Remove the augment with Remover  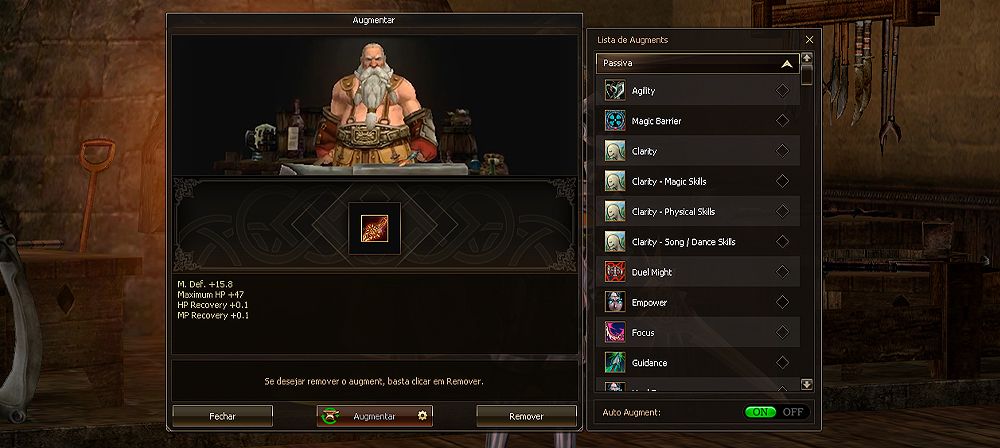(x=526, y=416)
